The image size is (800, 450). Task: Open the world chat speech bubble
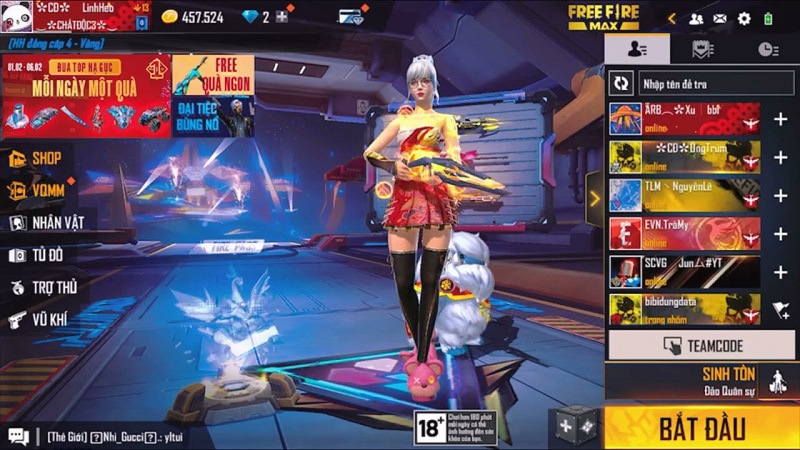pyautogui.click(x=18, y=436)
